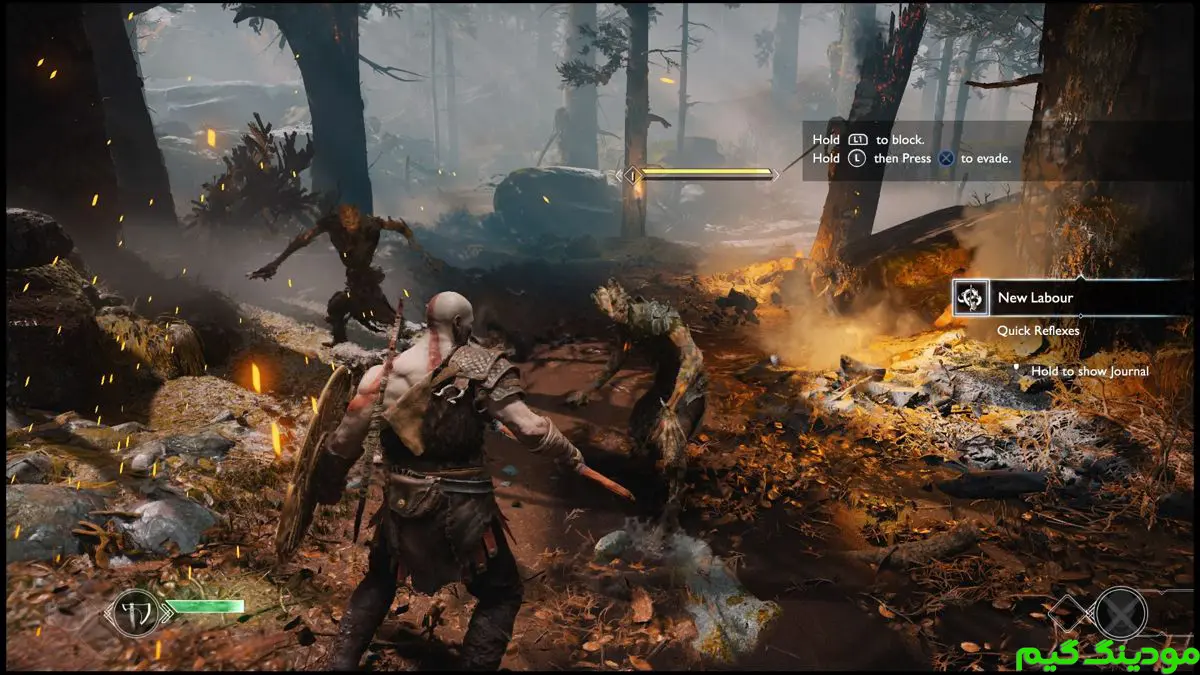
Task: Select the circular crossed-blades ability slot
Action: (1119, 611)
